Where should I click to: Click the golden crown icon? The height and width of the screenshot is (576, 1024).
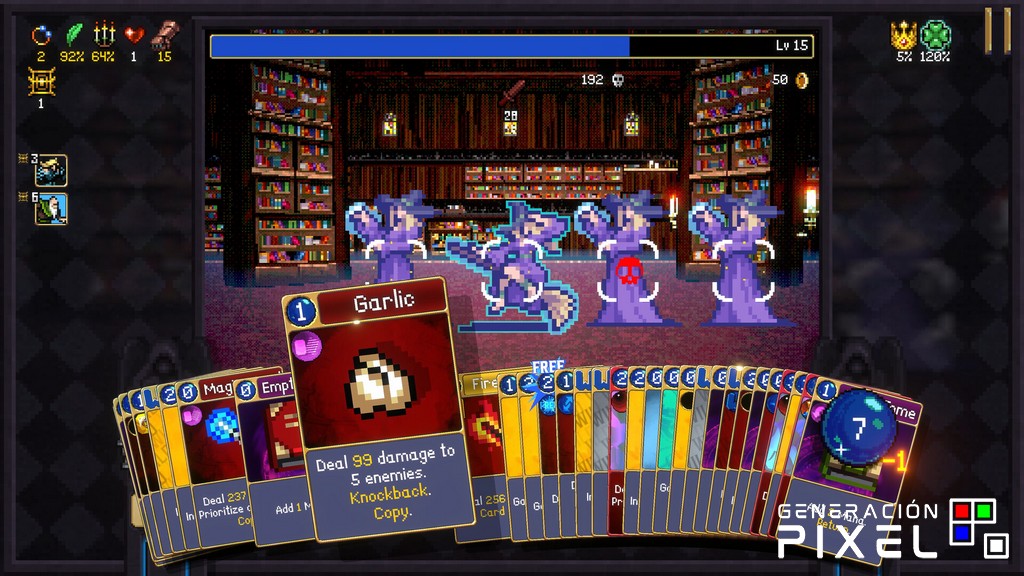(904, 35)
